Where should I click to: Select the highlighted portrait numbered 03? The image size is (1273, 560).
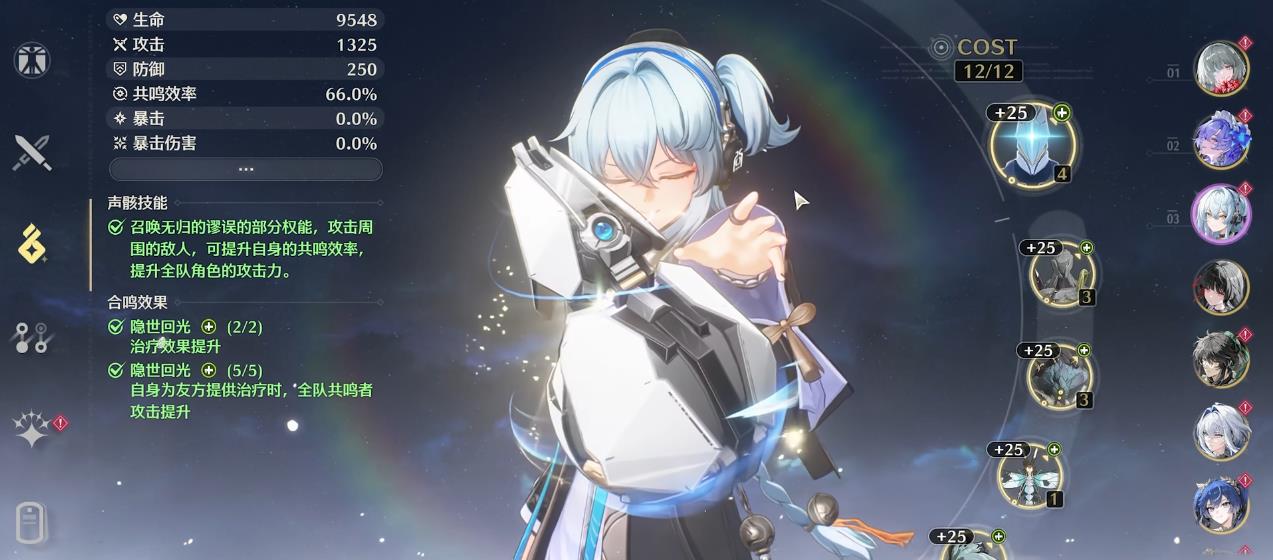[x=1221, y=213]
